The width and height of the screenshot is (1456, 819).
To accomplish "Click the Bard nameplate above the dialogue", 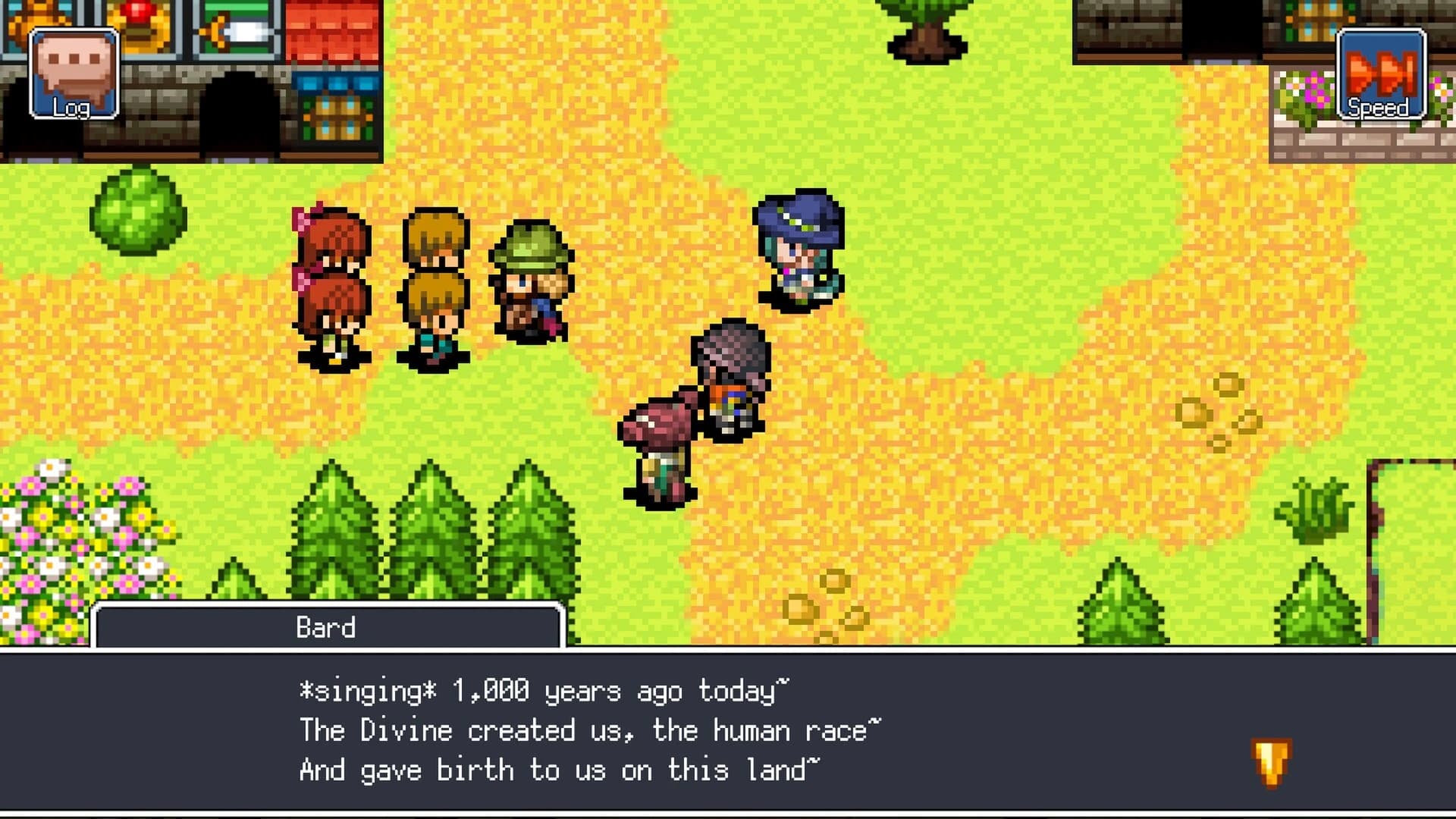I will tap(328, 628).
